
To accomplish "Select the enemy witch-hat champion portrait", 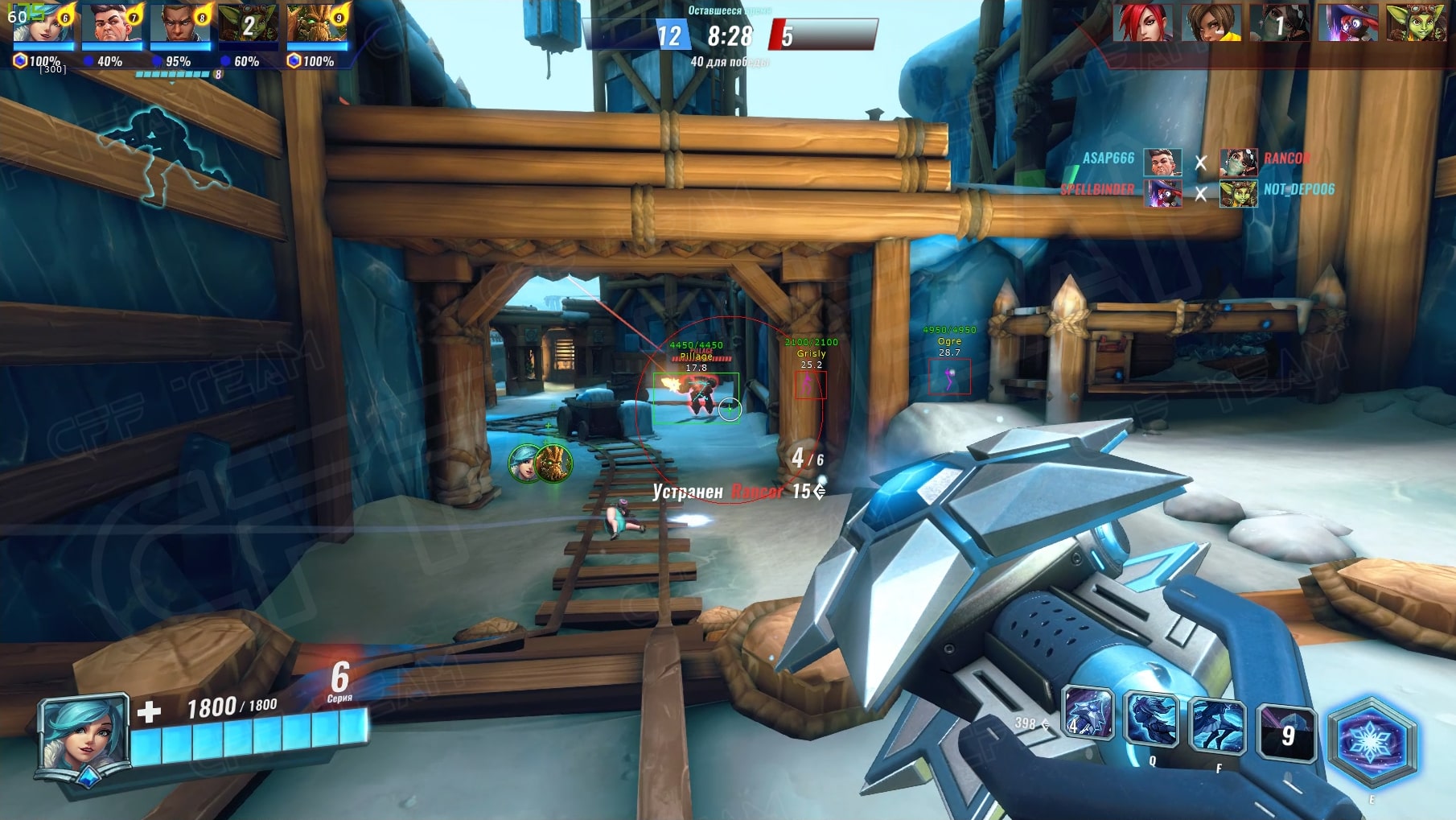I will coord(1348,23).
